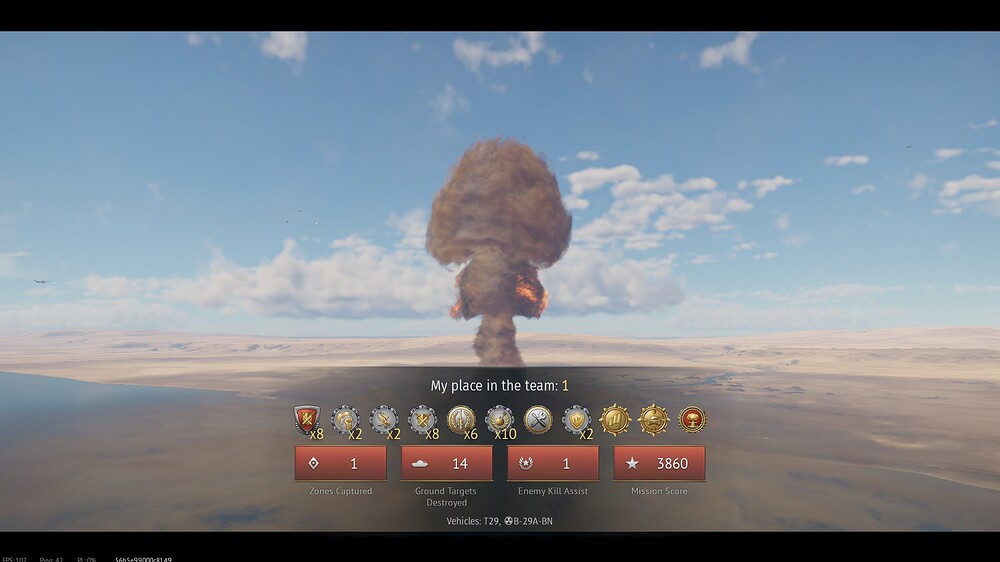The height and width of the screenshot is (562, 1000).
Task: Click the gold tank award medal
Action: click(x=654, y=419)
